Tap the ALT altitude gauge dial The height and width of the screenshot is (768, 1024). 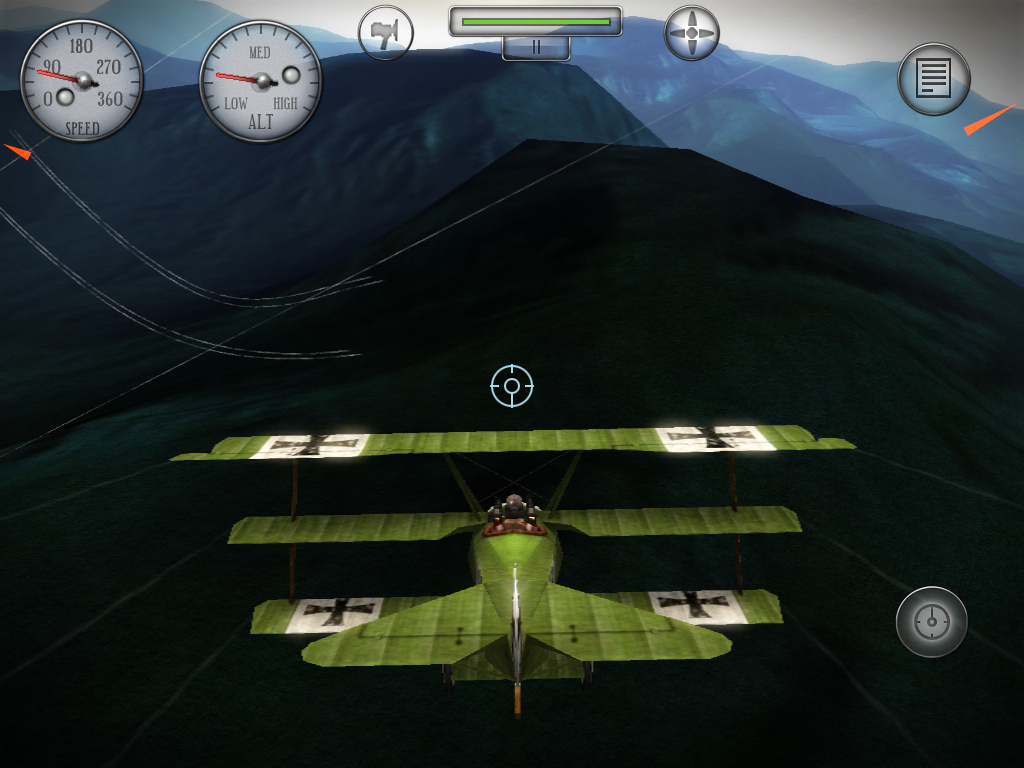pos(261,82)
